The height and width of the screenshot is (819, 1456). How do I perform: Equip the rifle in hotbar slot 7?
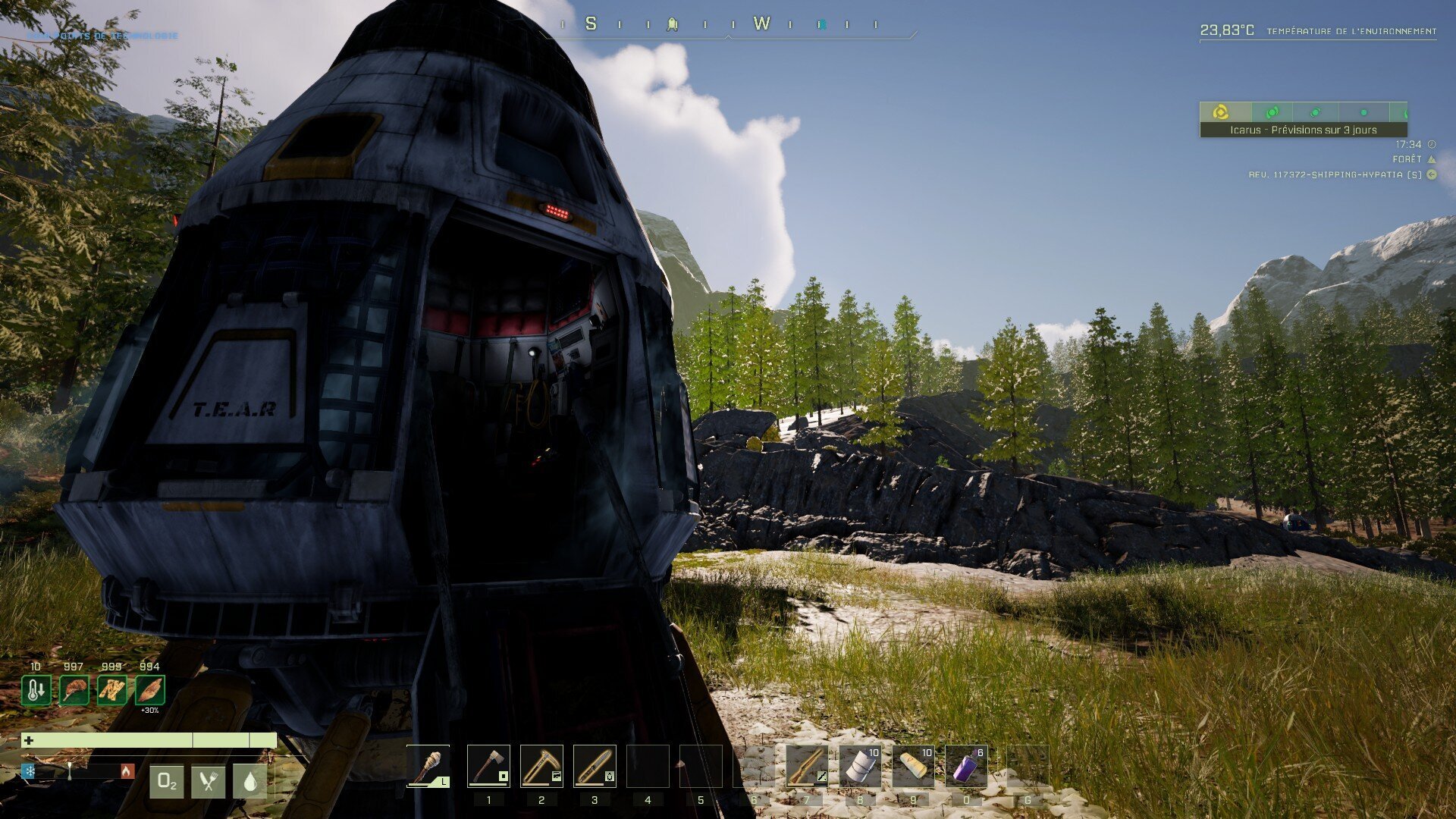(x=807, y=767)
